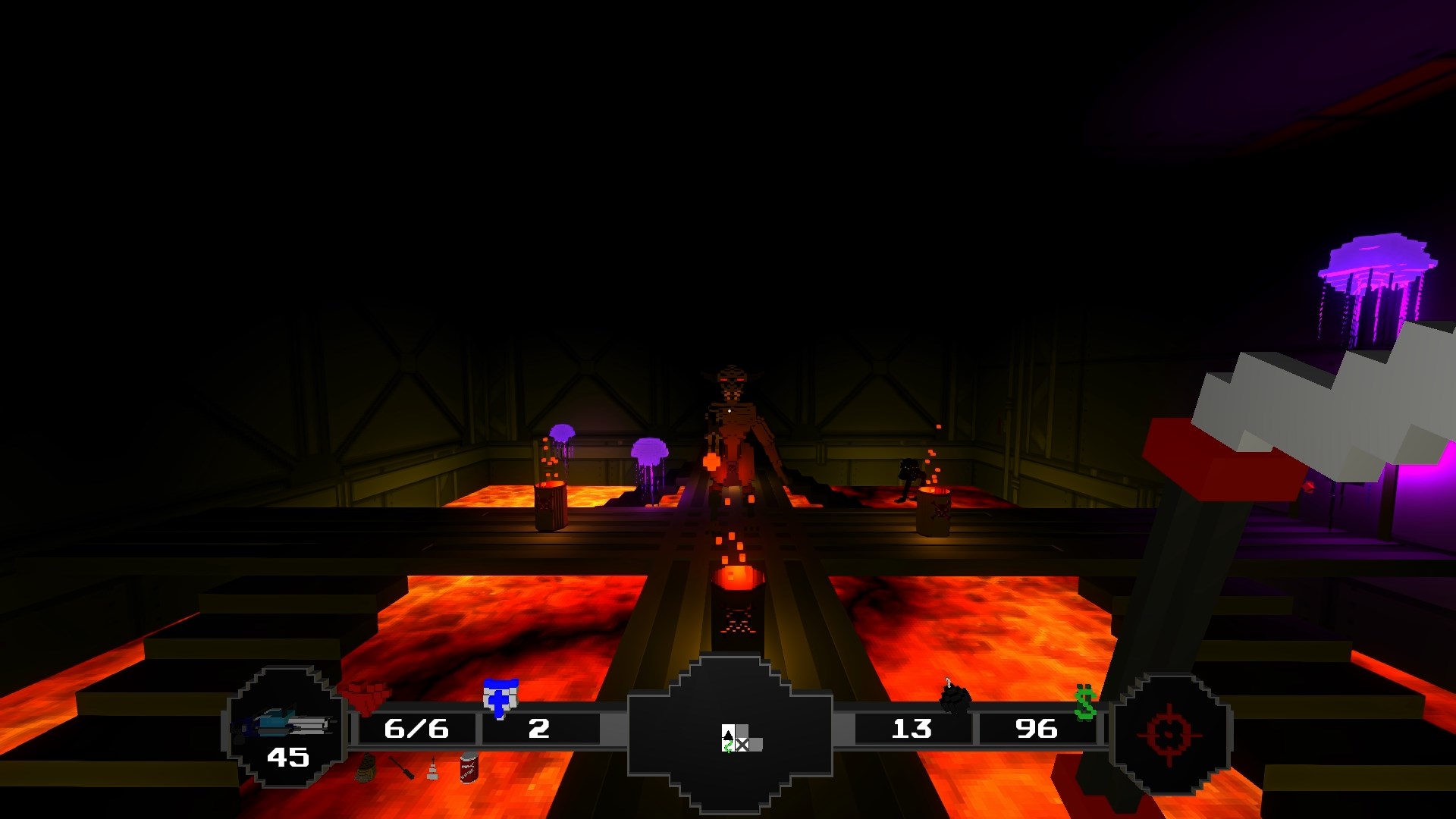The width and height of the screenshot is (1456, 819).
Task: Click the grenade counter showing 13
Action: (914, 729)
